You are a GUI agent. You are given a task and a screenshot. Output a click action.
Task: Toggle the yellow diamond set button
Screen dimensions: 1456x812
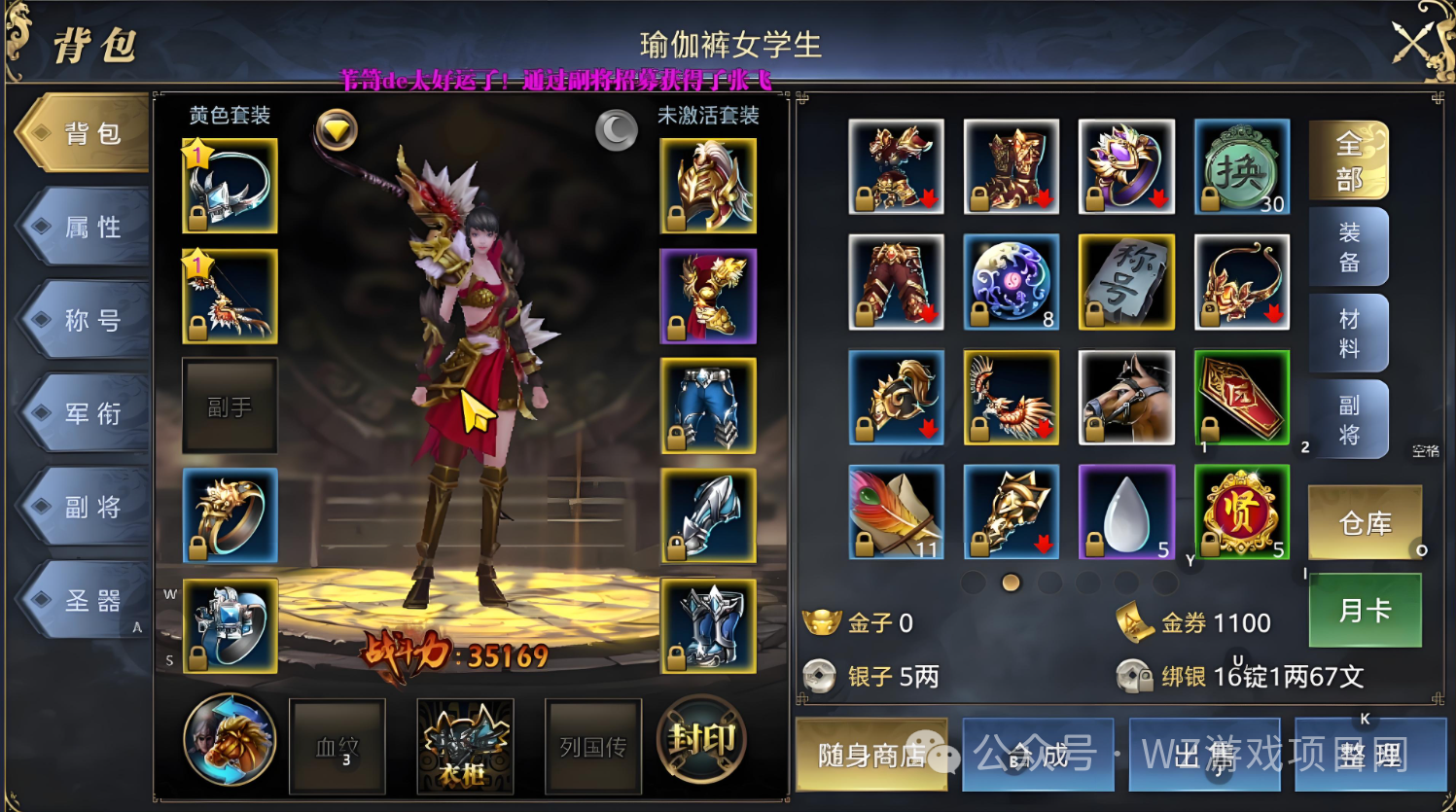(337, 129)
